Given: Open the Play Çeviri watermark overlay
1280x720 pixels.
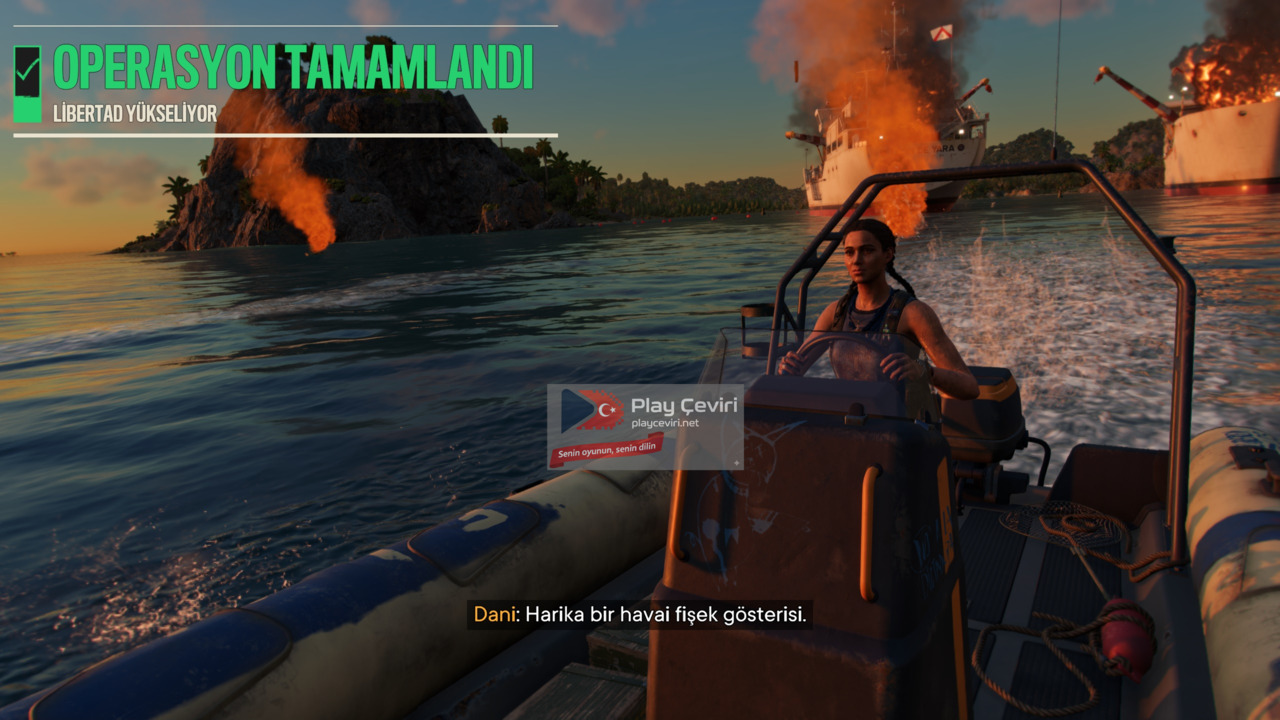Looking at the screenshot, I should pyautogui.click(x=645, y=426).
